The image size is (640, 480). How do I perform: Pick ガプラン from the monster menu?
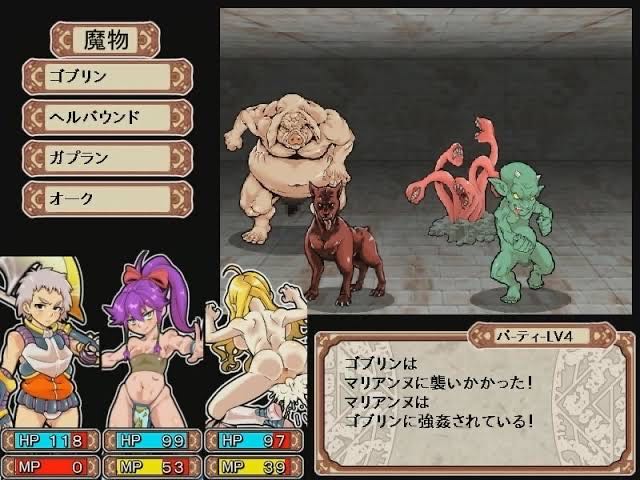point(106,158)
